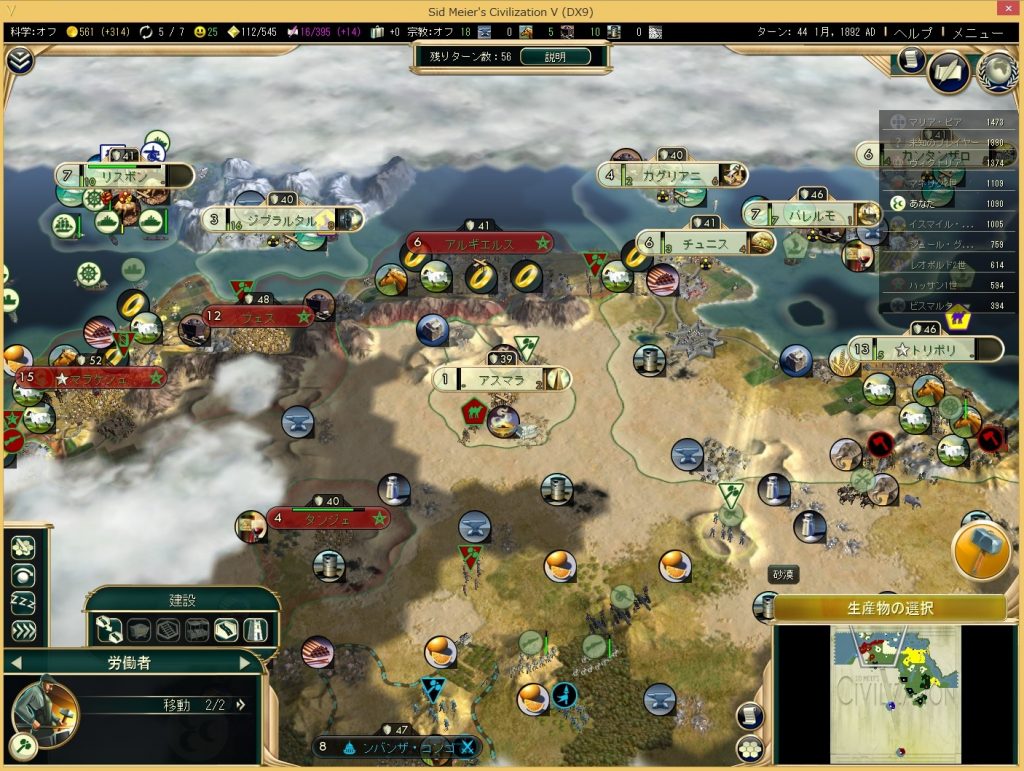Select previous unit with left arrow
This screenshot has height=771, width=1024.
(x=14, y=662)
